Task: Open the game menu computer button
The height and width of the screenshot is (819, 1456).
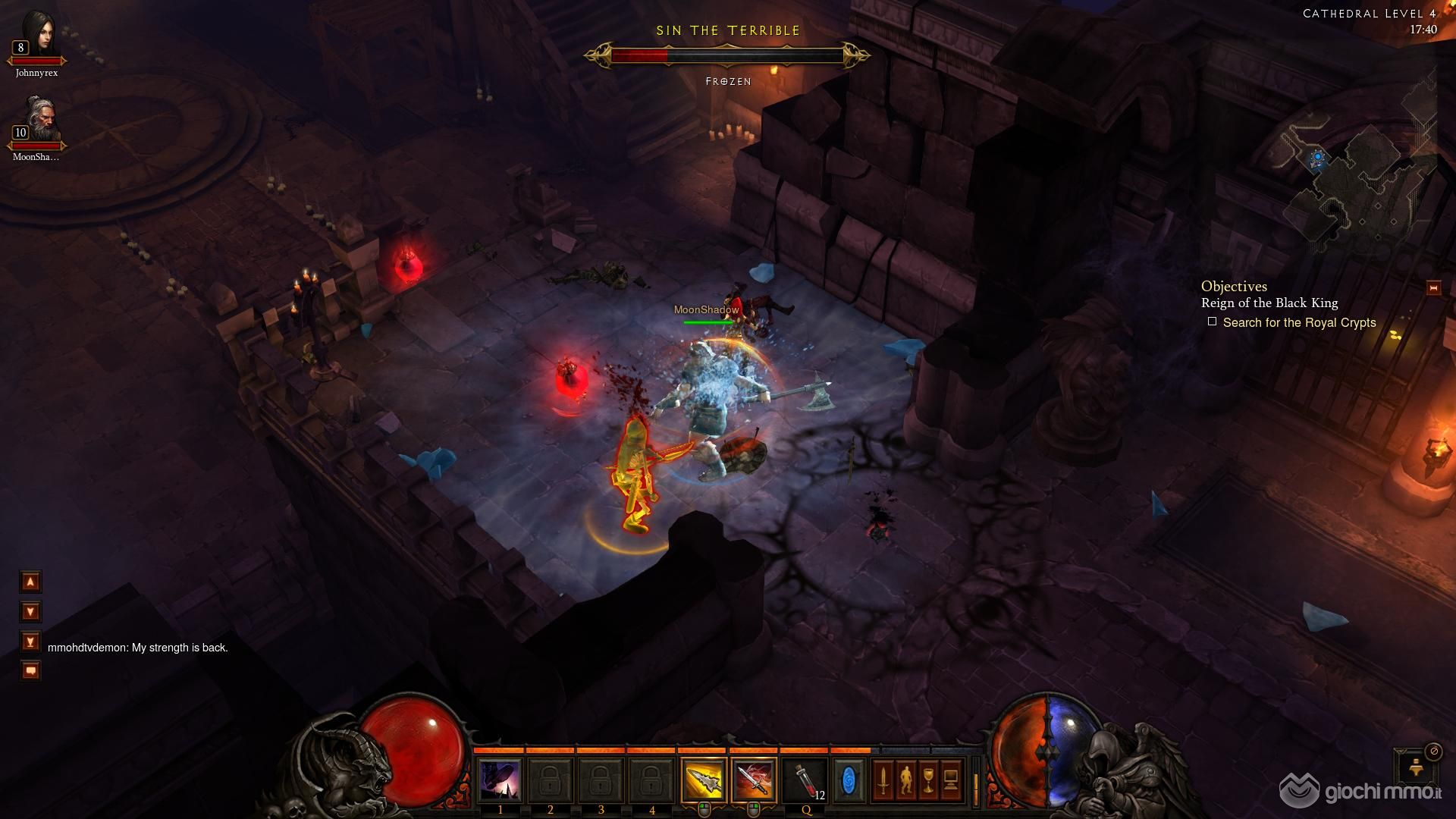Action: [x=951, y=780]
